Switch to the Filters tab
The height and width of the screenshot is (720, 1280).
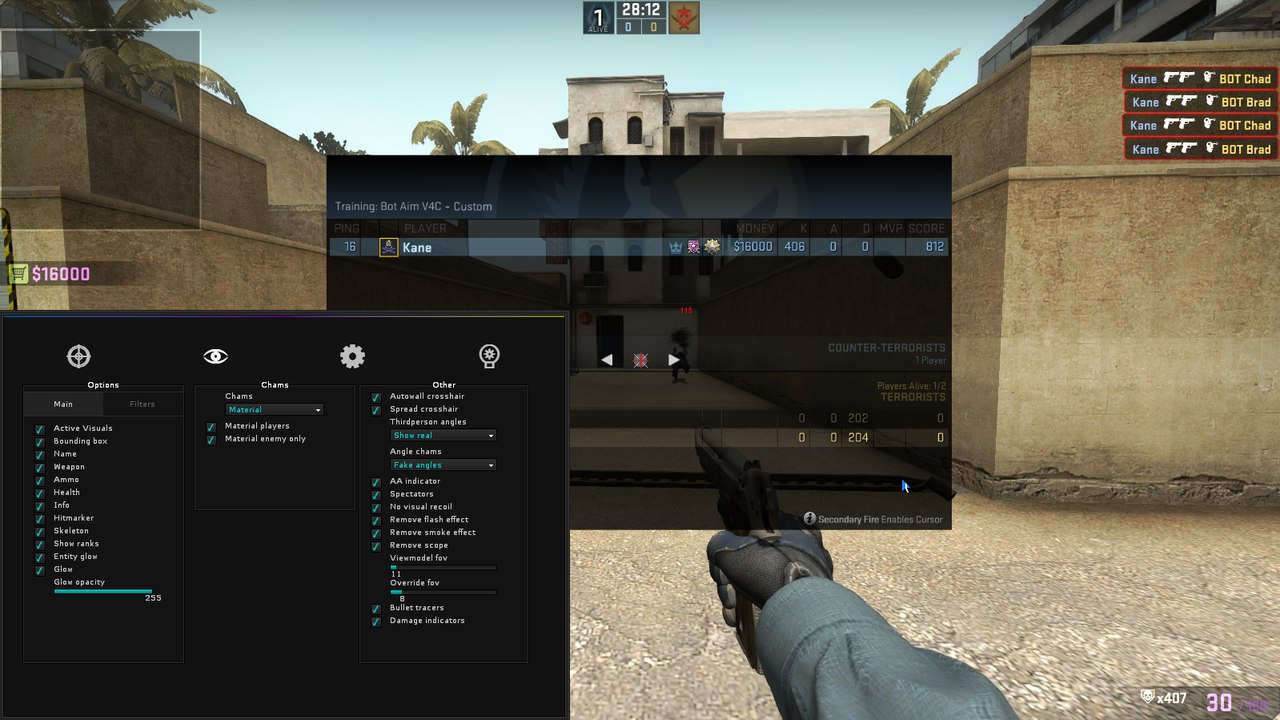tap(142, 403)
